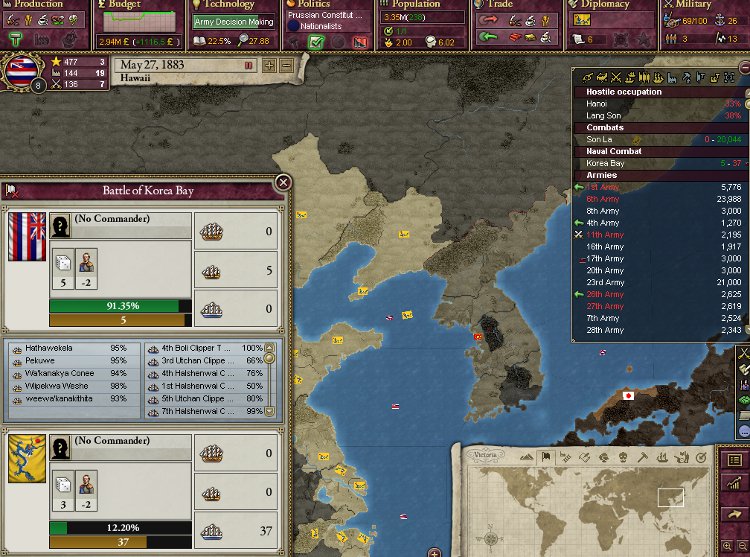Jump to the Korea Bay naval combat entry
The width and height of the screenshot is (750, 557).
pos(605,163)
